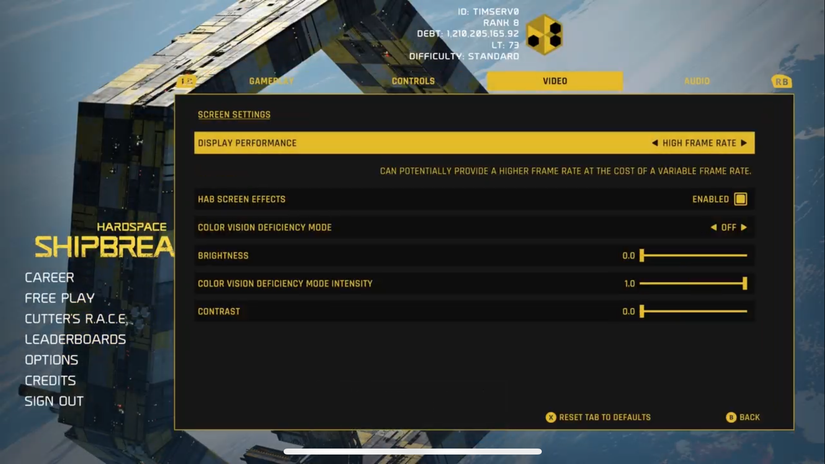Click the Display Performance left arrow
Viewport: 825px width, 464px height.
(655, 143)
